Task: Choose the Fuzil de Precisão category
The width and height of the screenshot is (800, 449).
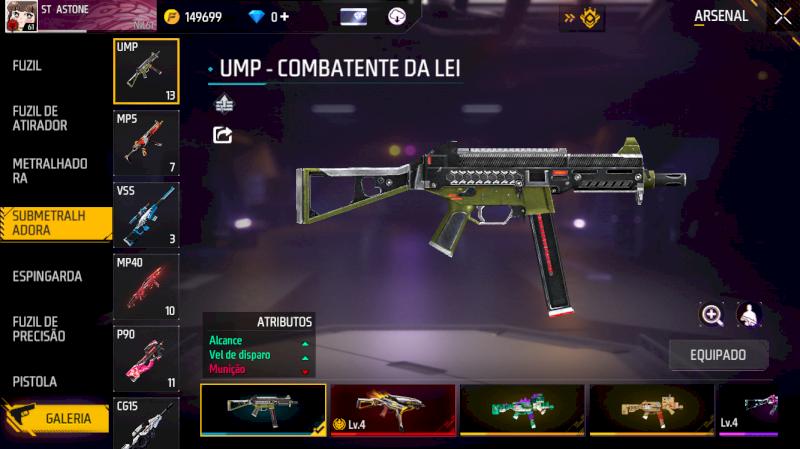Action: [39, 328]
